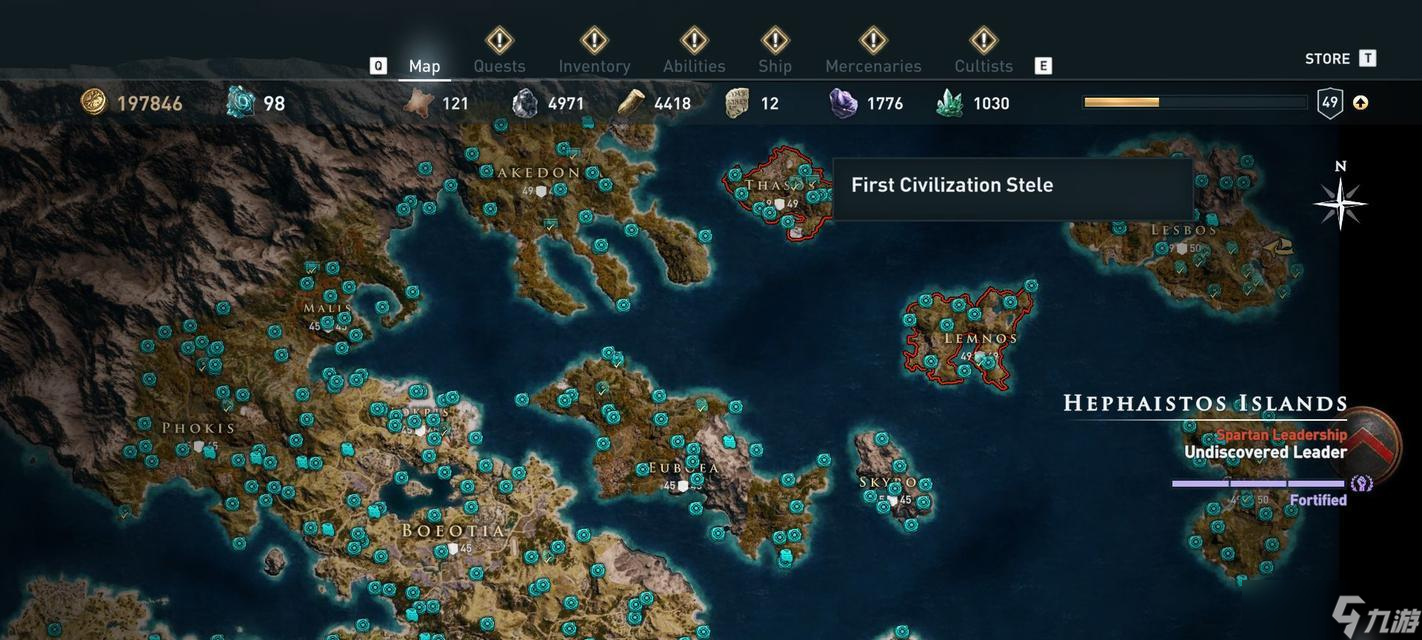
Task: Select the Map tab
Action: click(x=424, y=66)
